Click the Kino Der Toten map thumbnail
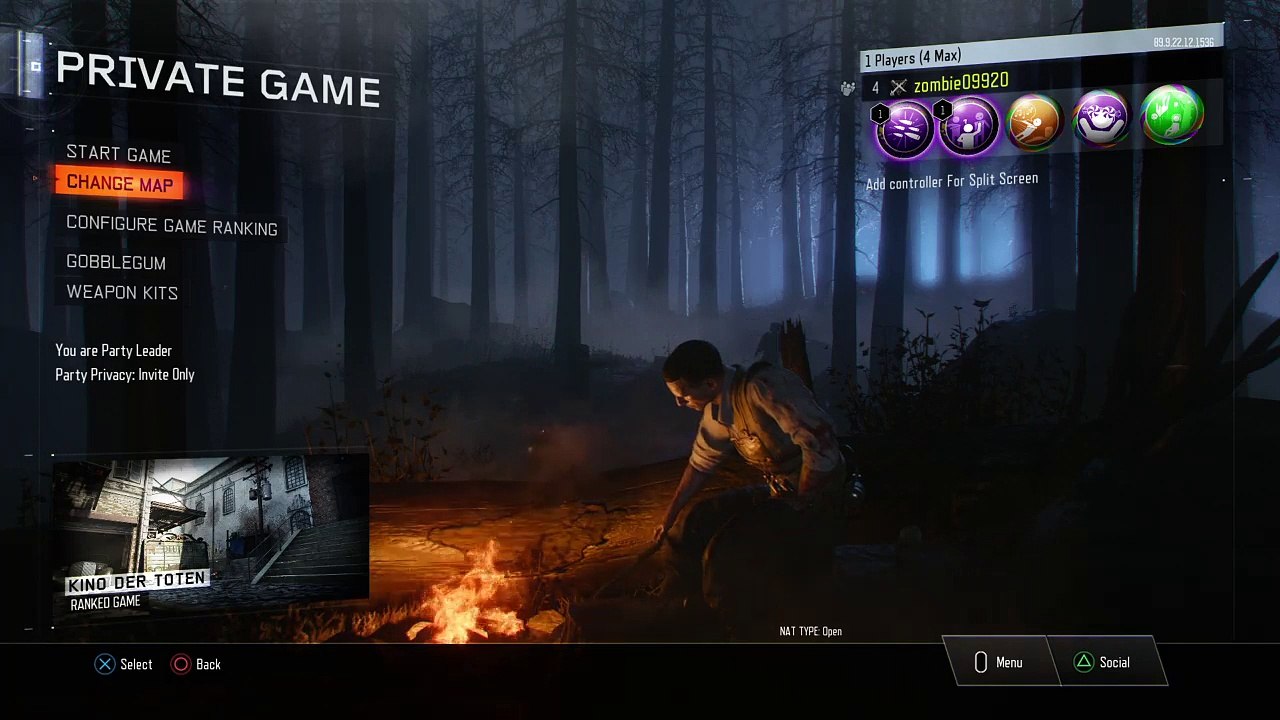 click(x=211, y=535)
